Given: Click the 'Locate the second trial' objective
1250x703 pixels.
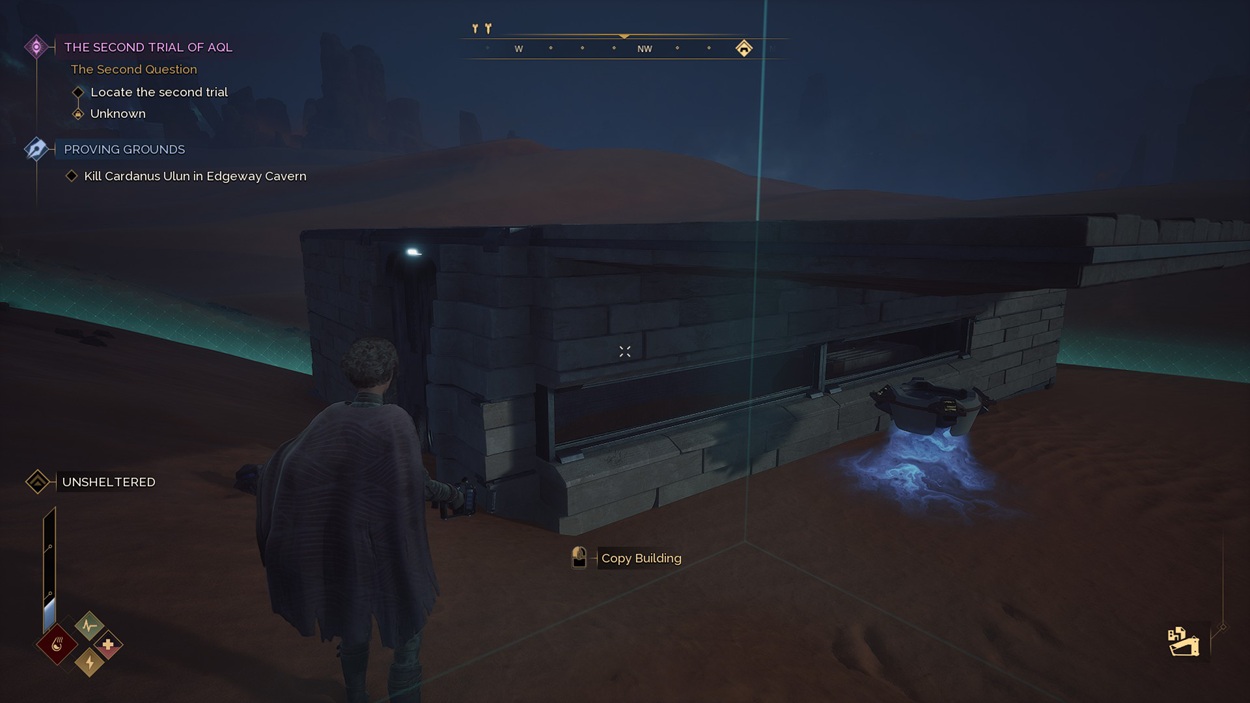Looking at the screenshot, I should pos(159,92).
